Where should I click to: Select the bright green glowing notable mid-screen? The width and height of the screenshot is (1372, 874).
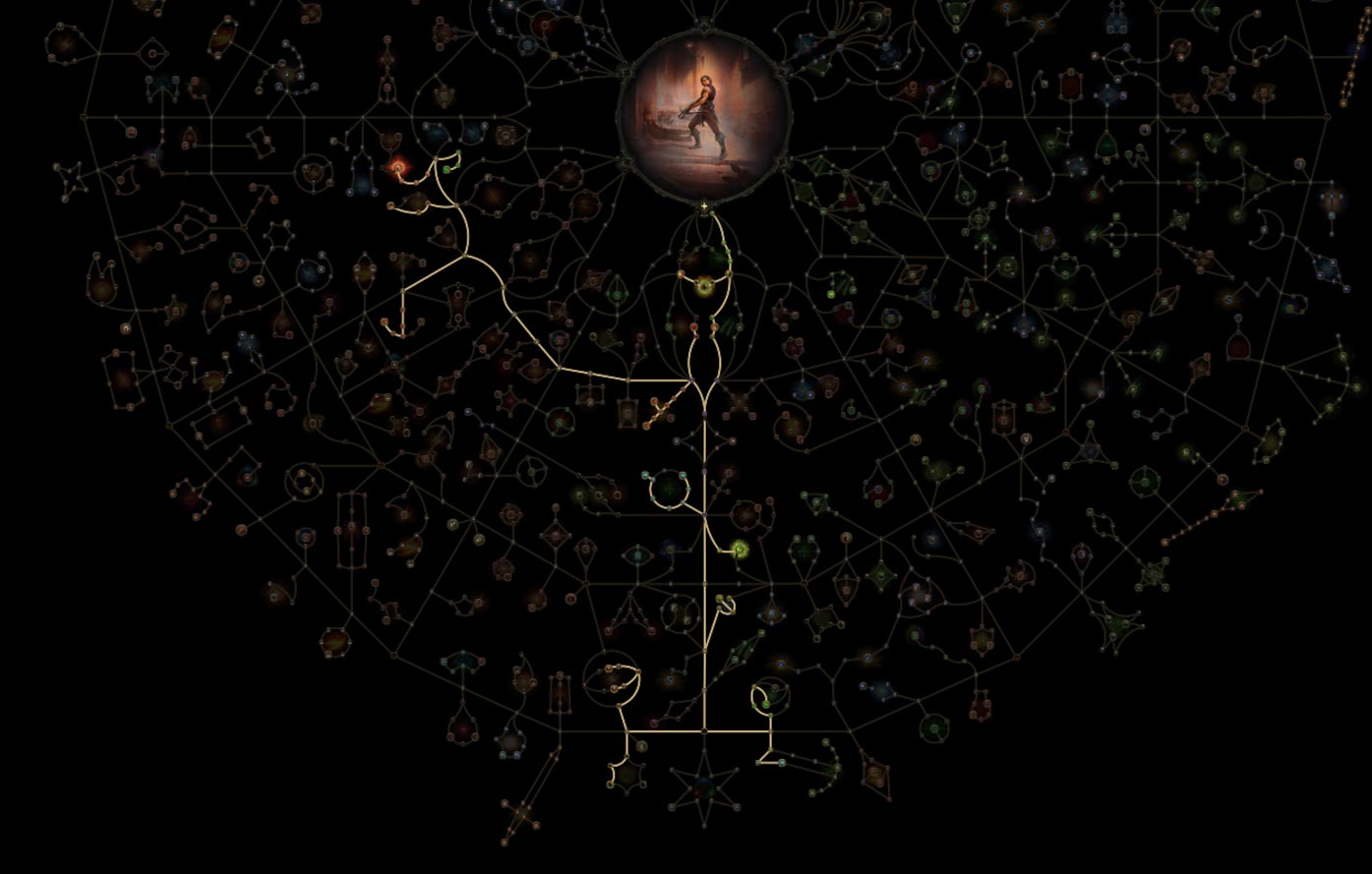coord(740,548)
